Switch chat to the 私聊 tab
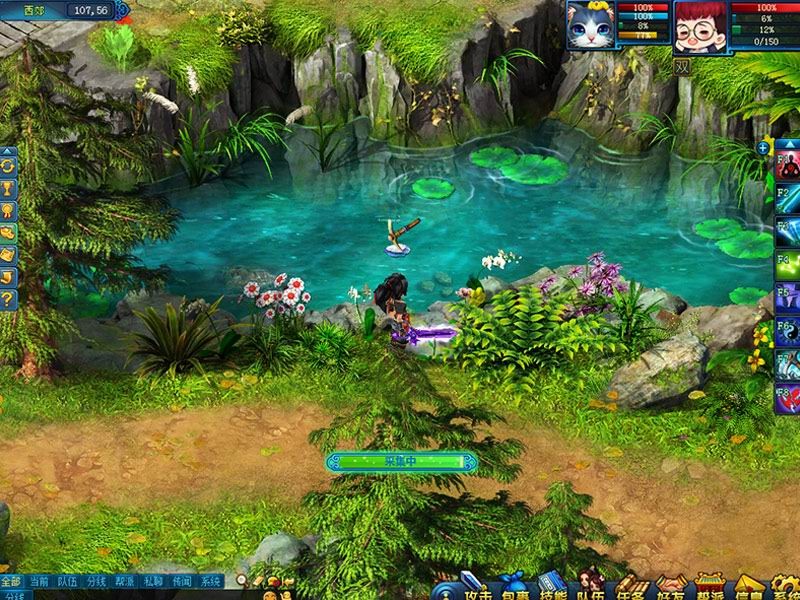The height and width of the screenshot is (600, 800). coord(153,581)
